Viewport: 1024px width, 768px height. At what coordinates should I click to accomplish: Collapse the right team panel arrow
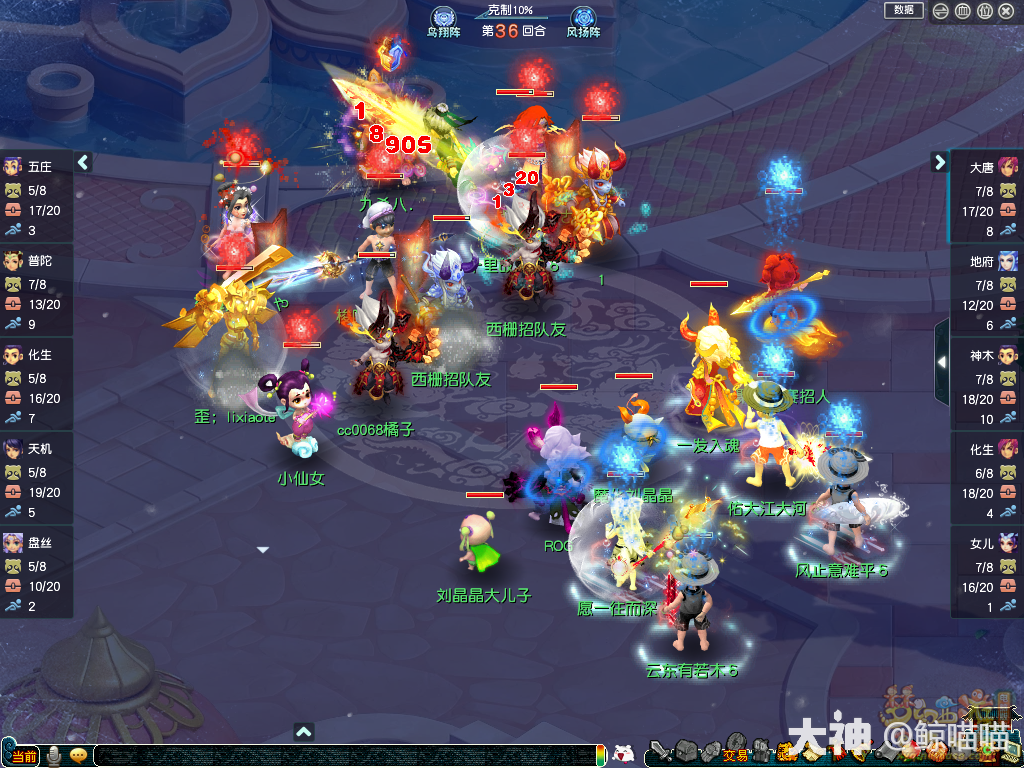(939, 161)
